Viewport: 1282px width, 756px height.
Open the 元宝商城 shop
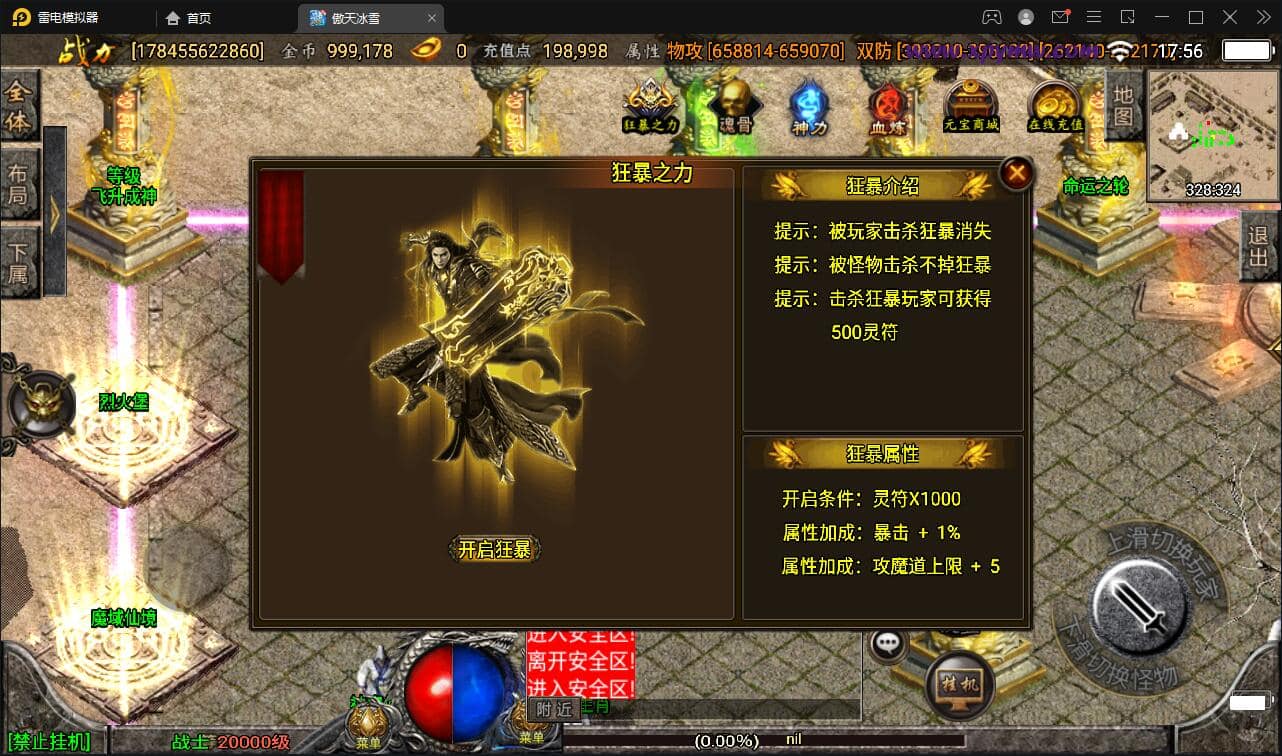(971, 106)
